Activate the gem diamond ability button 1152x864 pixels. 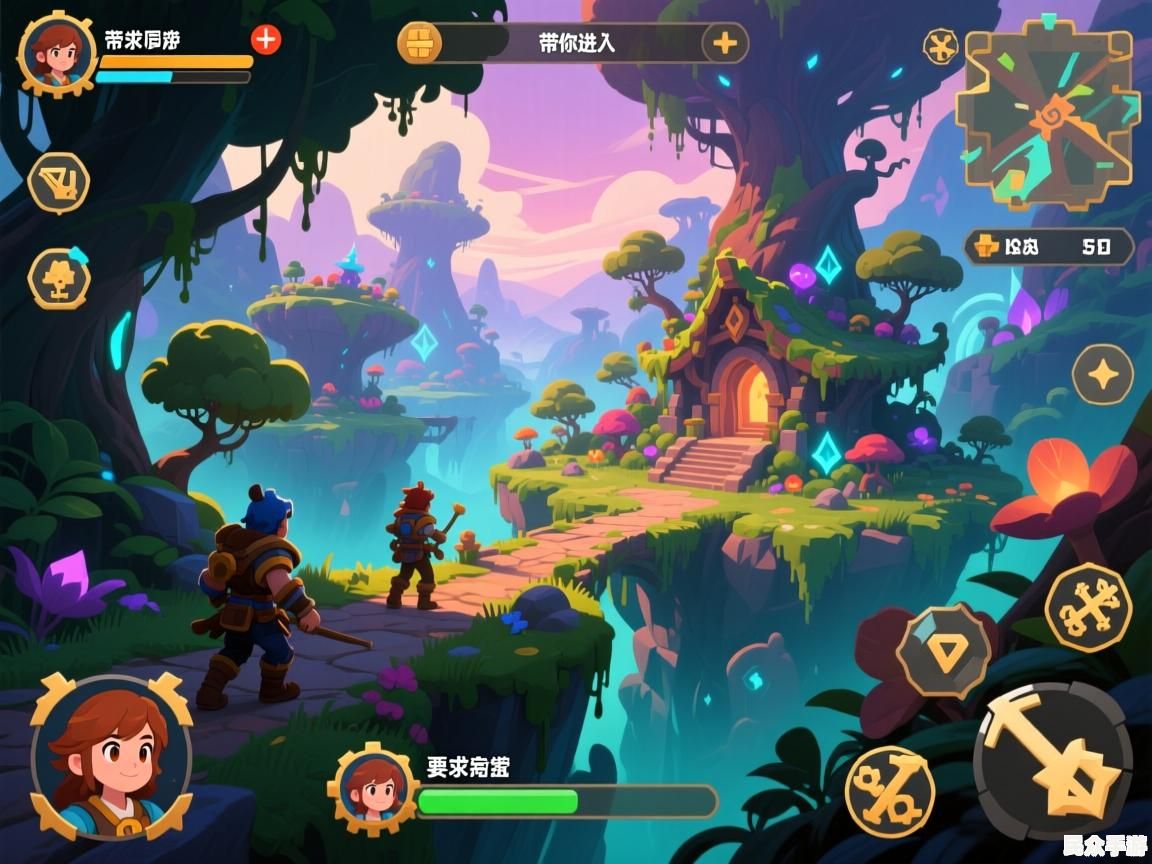pos(943,651)
